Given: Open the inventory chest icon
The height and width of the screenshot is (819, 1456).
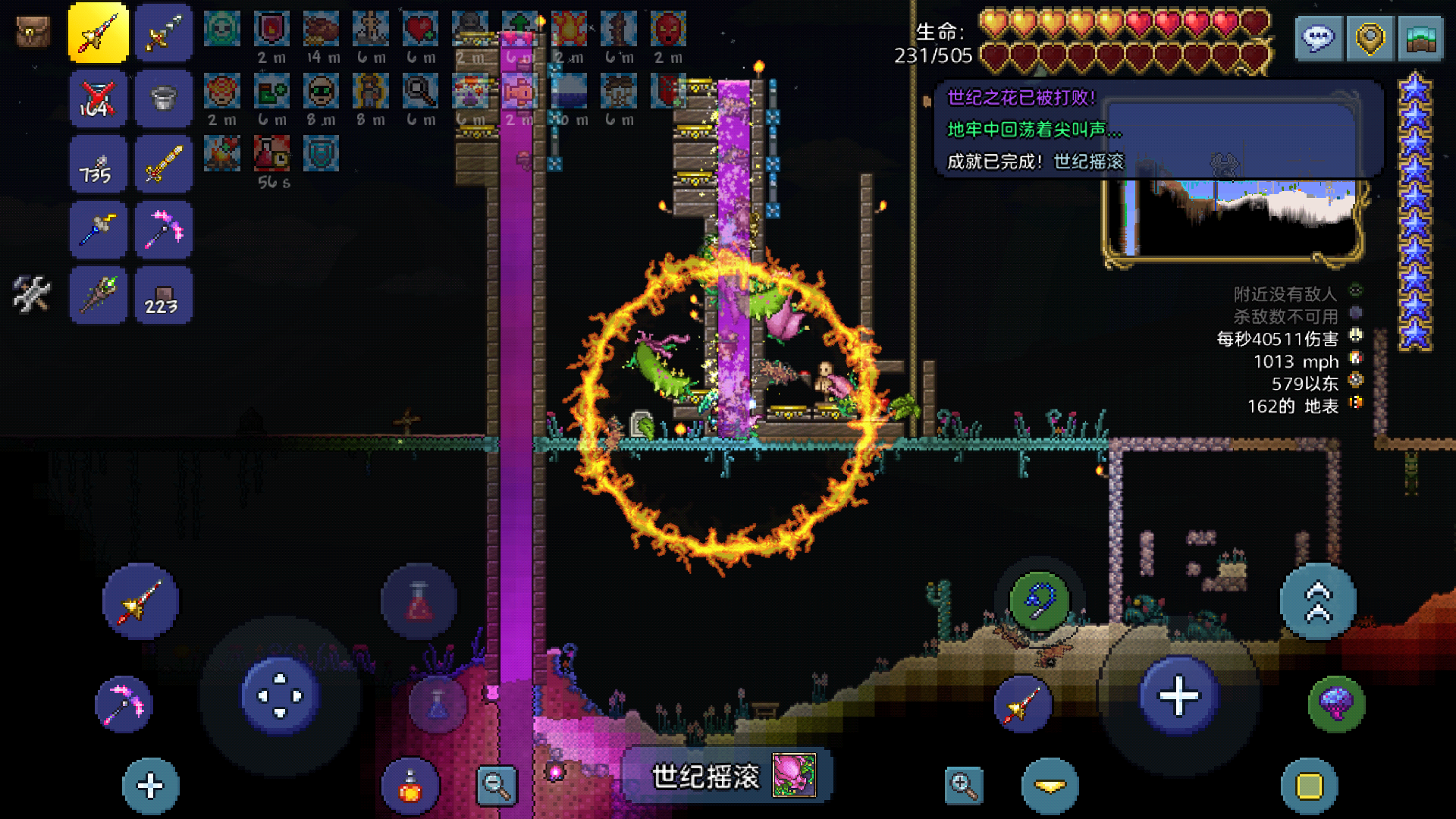Looking at the screenshot, I should coord(33,33).
